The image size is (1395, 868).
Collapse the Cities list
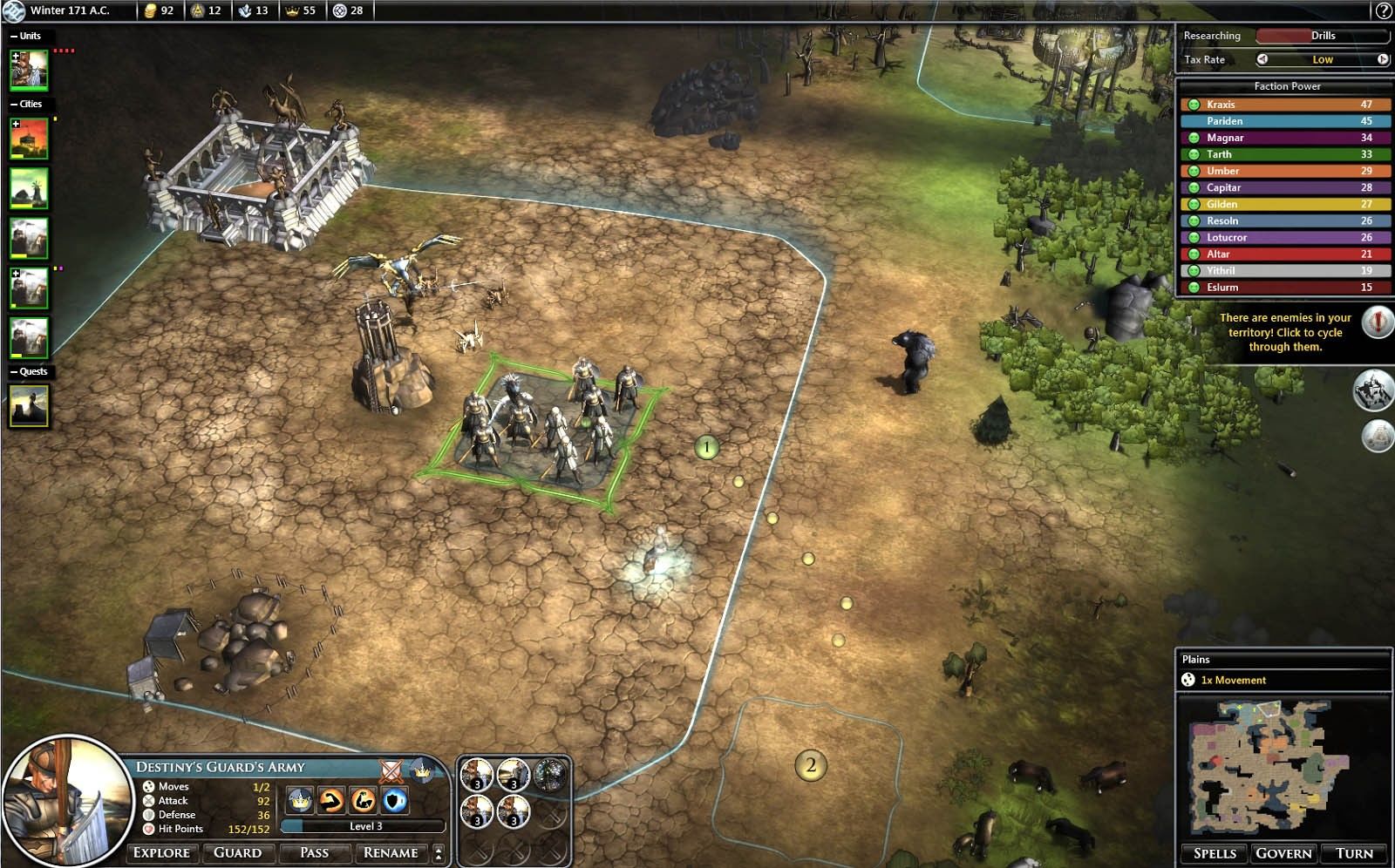point(14,104)
